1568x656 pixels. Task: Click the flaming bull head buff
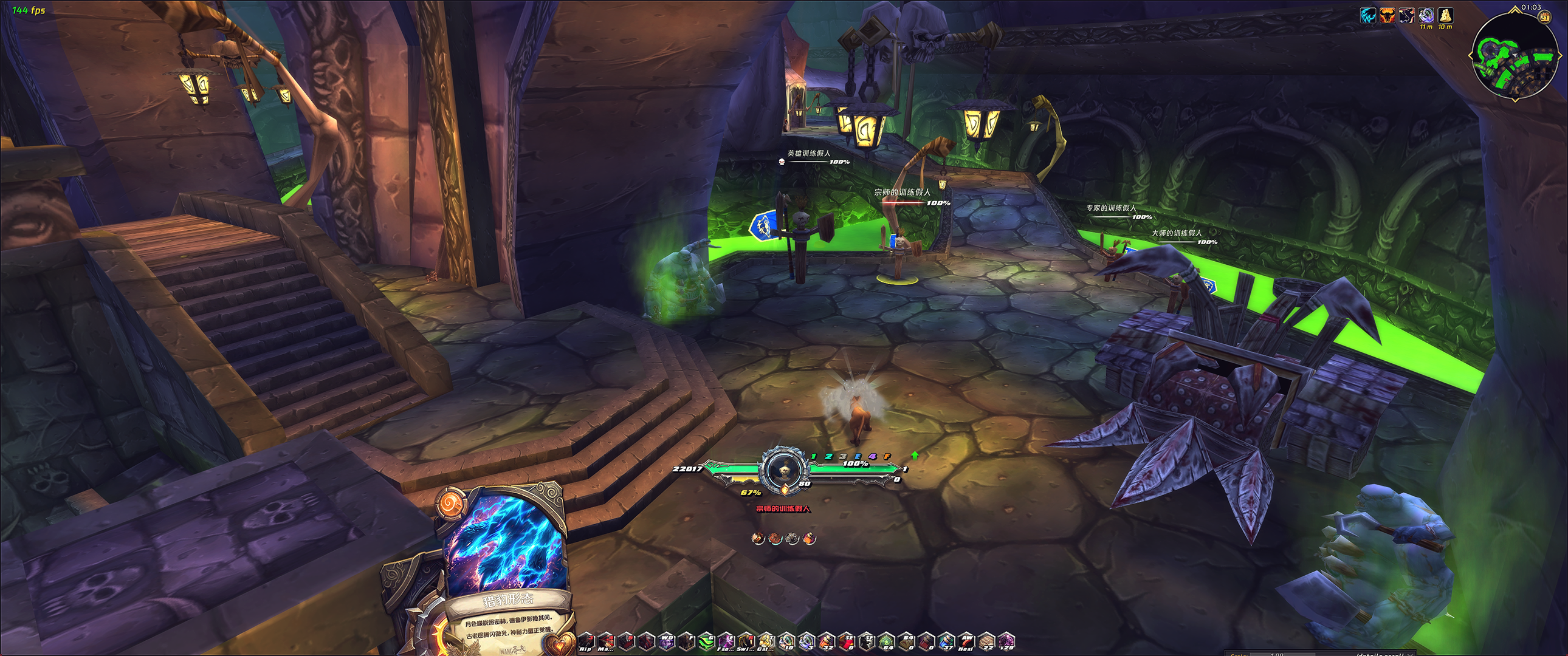[1387, 15]
